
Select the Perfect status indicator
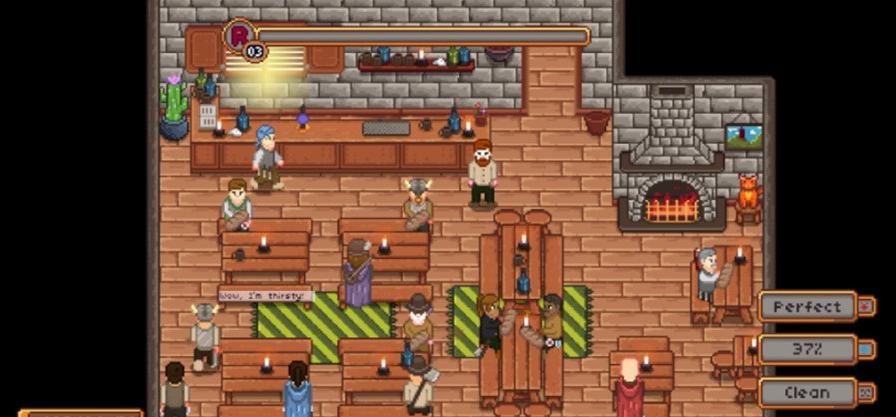(x=808, y=306)
